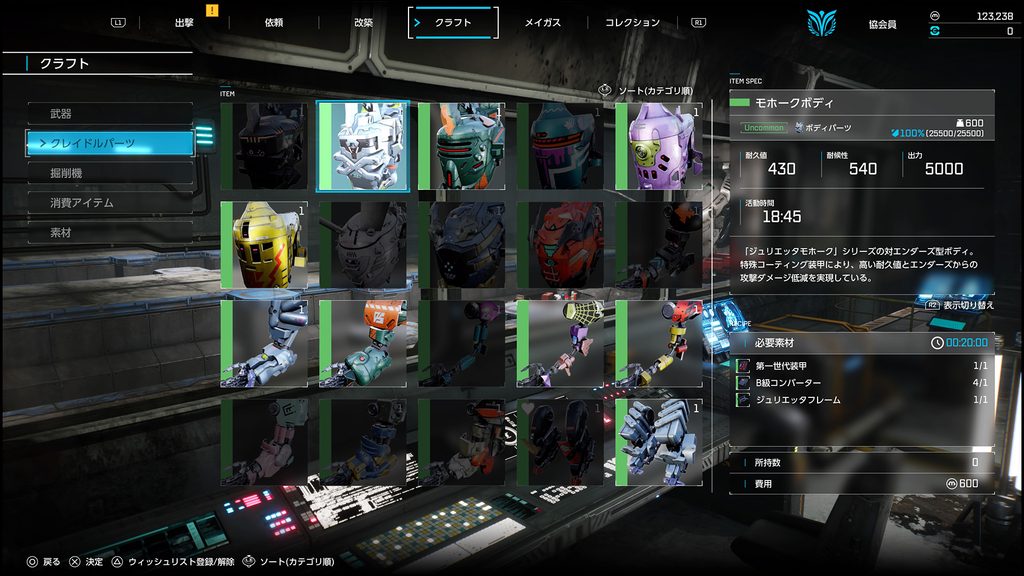The image size is (1024, 576).
Task: Select the クレイドルパーツ category
Action: [110, 143]
